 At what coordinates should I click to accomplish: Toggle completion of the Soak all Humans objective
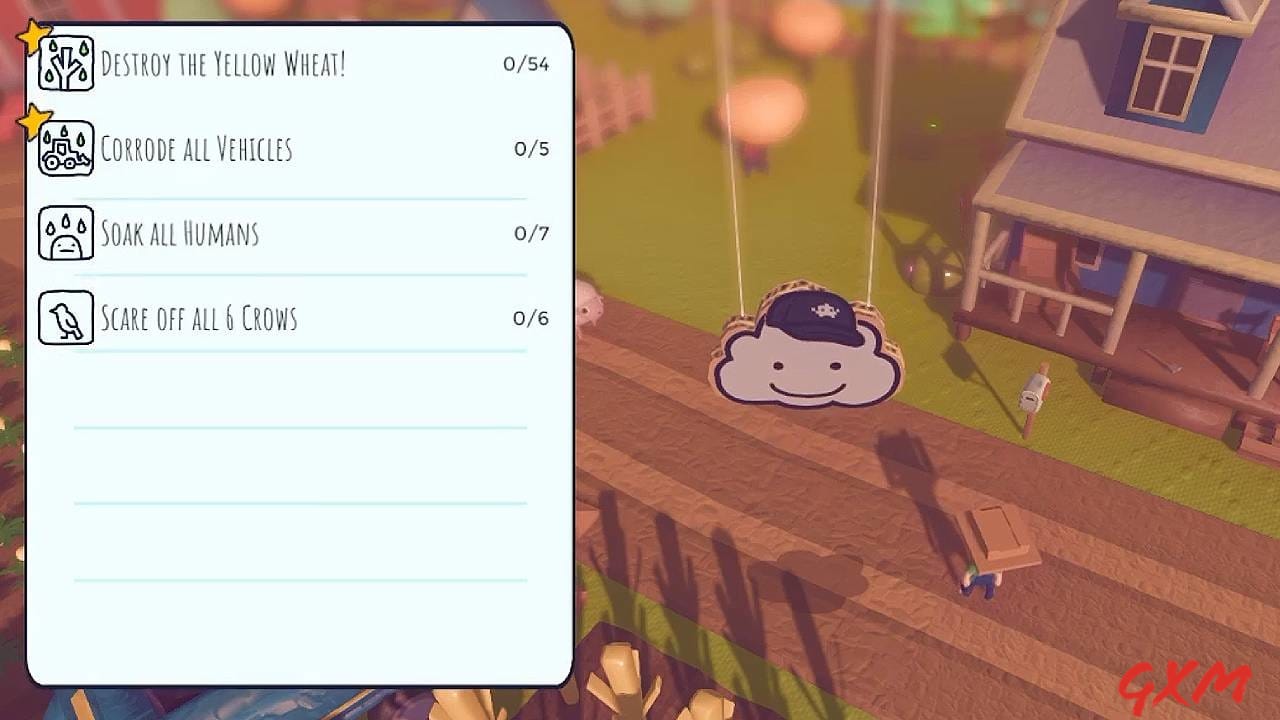coord(300,233)
